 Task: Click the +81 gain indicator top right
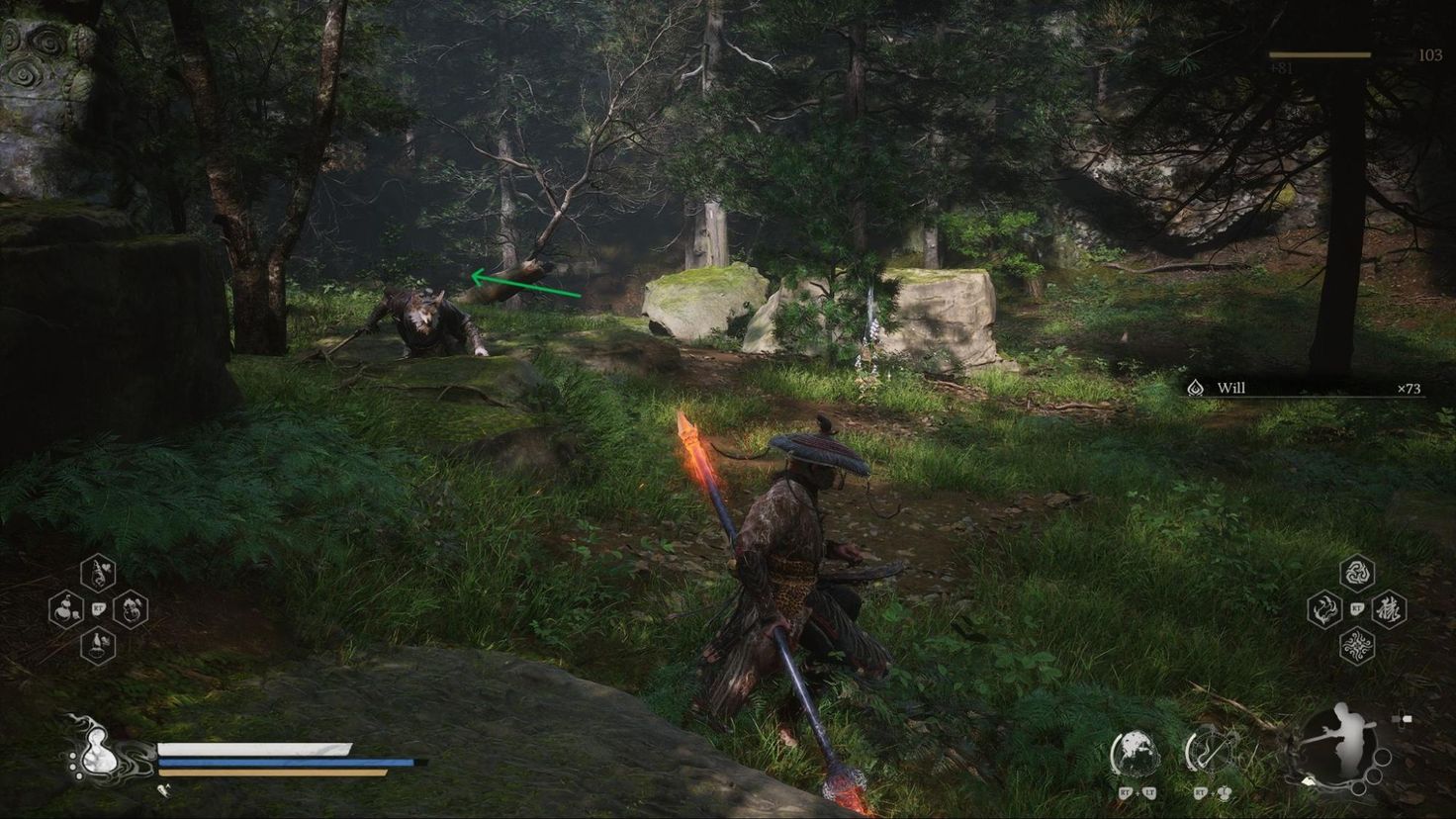tap(1283, 69)
